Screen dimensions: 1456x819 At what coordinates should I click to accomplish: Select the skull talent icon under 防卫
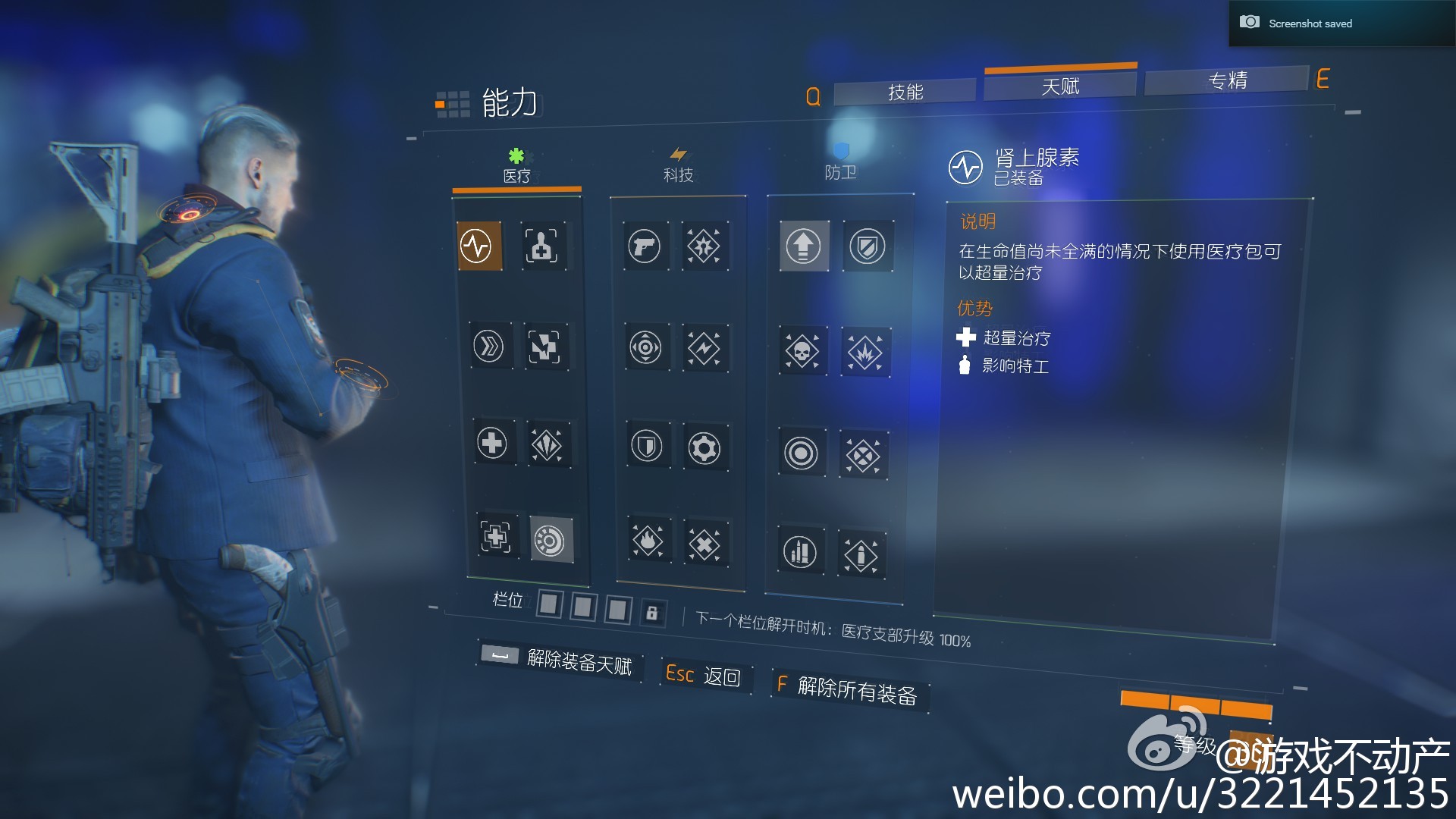point(802,352)
